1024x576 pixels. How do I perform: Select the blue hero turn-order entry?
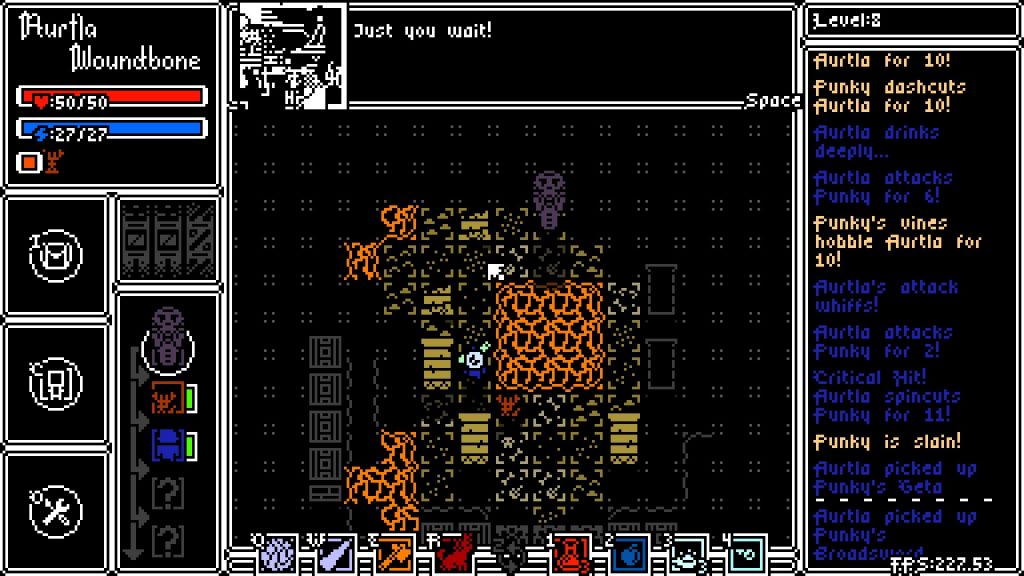pos(165,445)
